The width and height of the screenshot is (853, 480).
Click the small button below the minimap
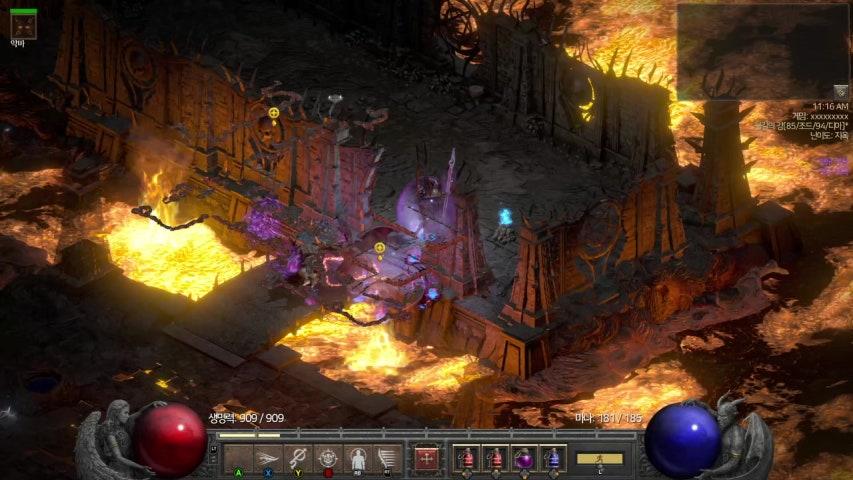[x=841, y=91]
